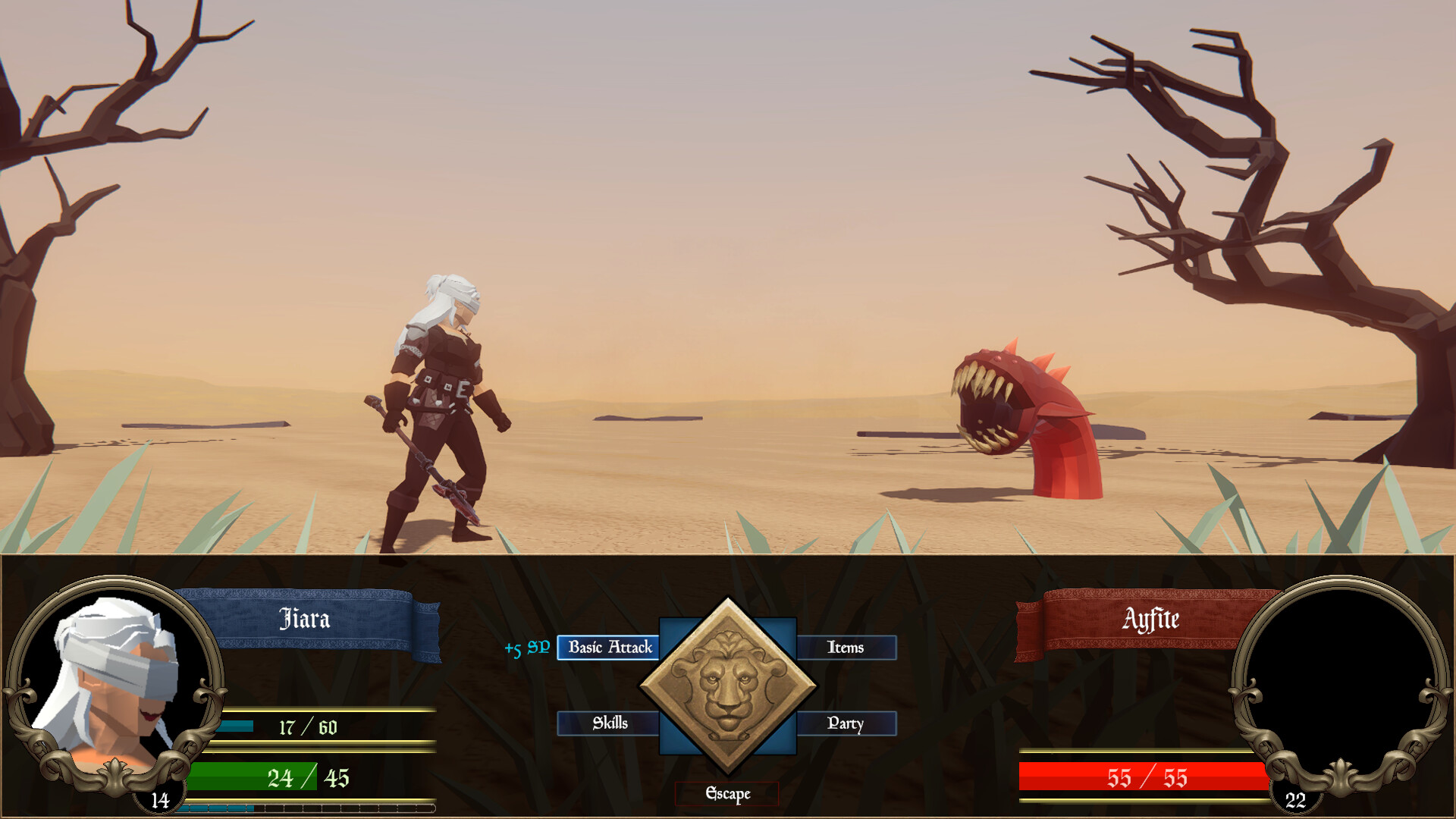This screenshot has height=819, width=1456.
Task: Click Jiara's level 14 badge
Action: pos(159,798)
